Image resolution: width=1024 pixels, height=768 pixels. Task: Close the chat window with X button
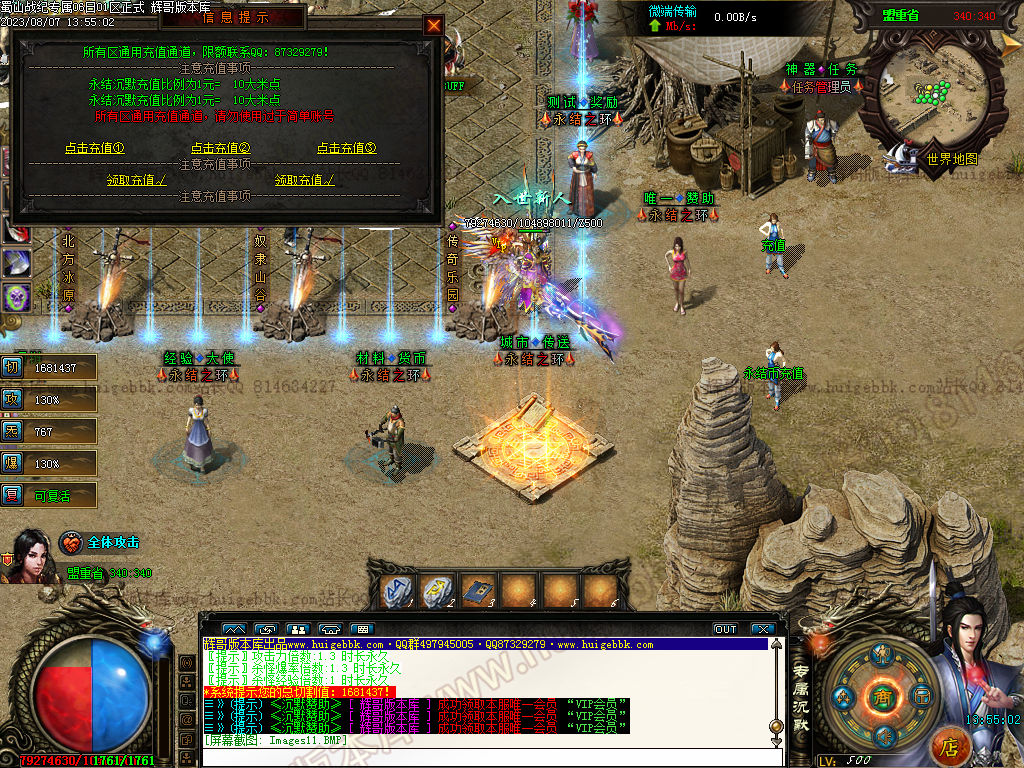[763, 629]
